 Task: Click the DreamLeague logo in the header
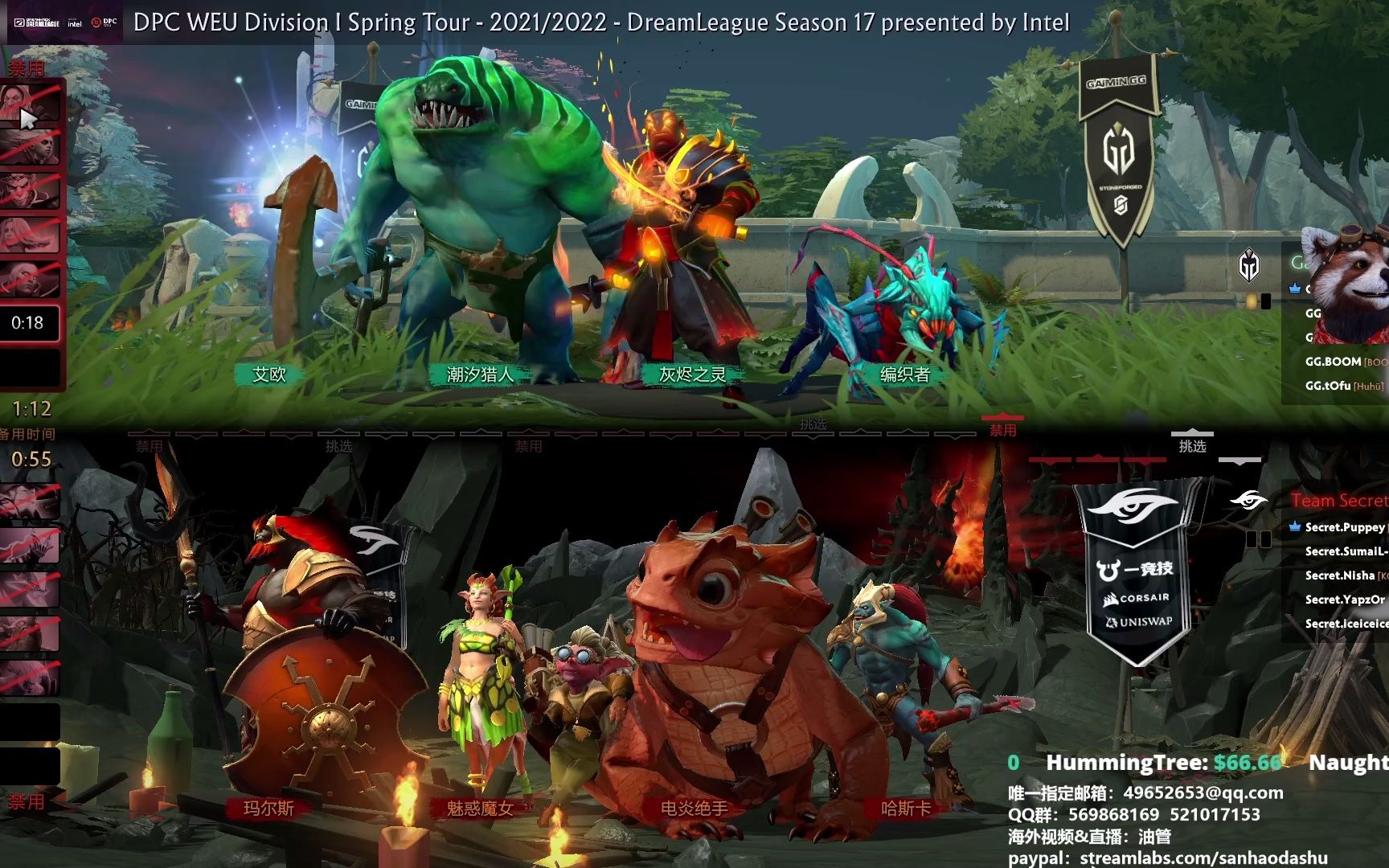click(39, 23)
